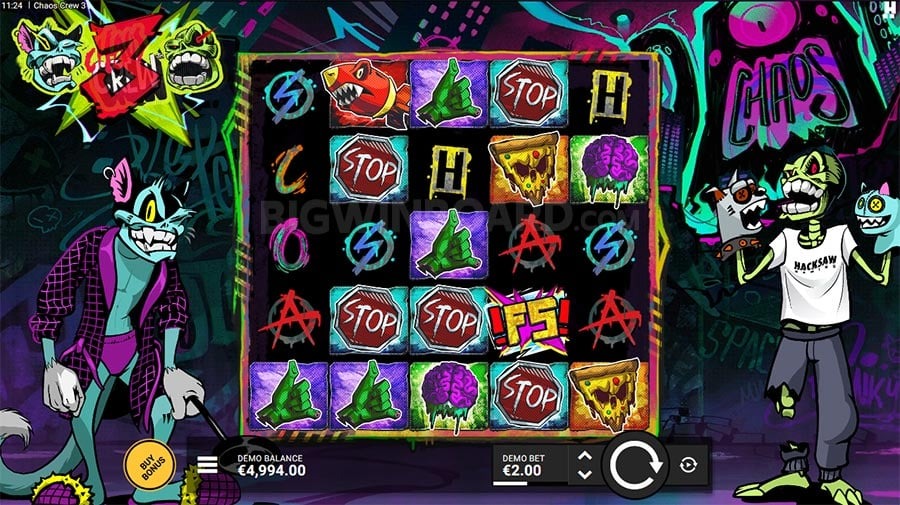Decrease the demo bet amount

[x=585, y=473]
